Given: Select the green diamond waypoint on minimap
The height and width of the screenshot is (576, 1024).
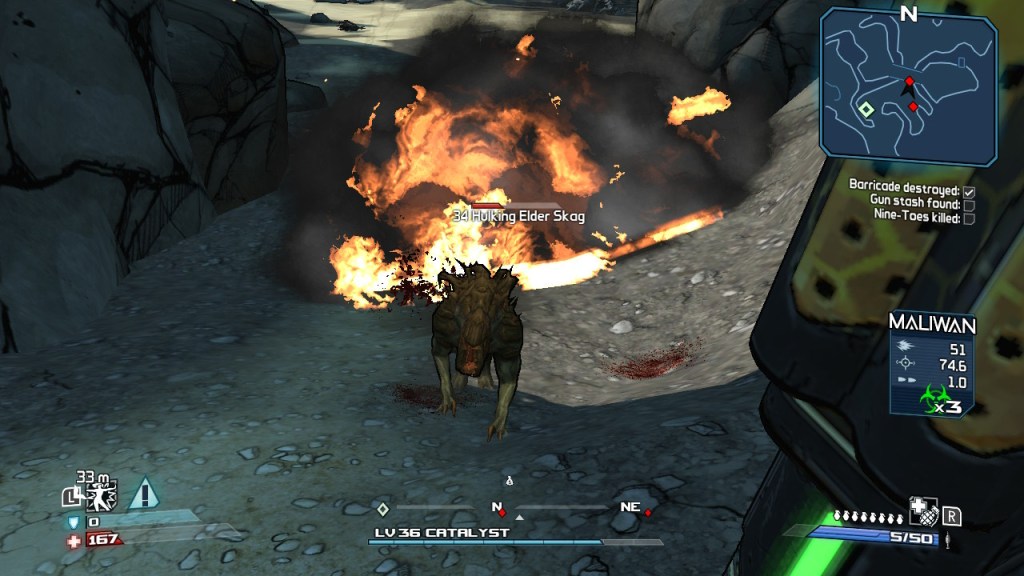Looking at the screenshot, I should click(866, 110).
